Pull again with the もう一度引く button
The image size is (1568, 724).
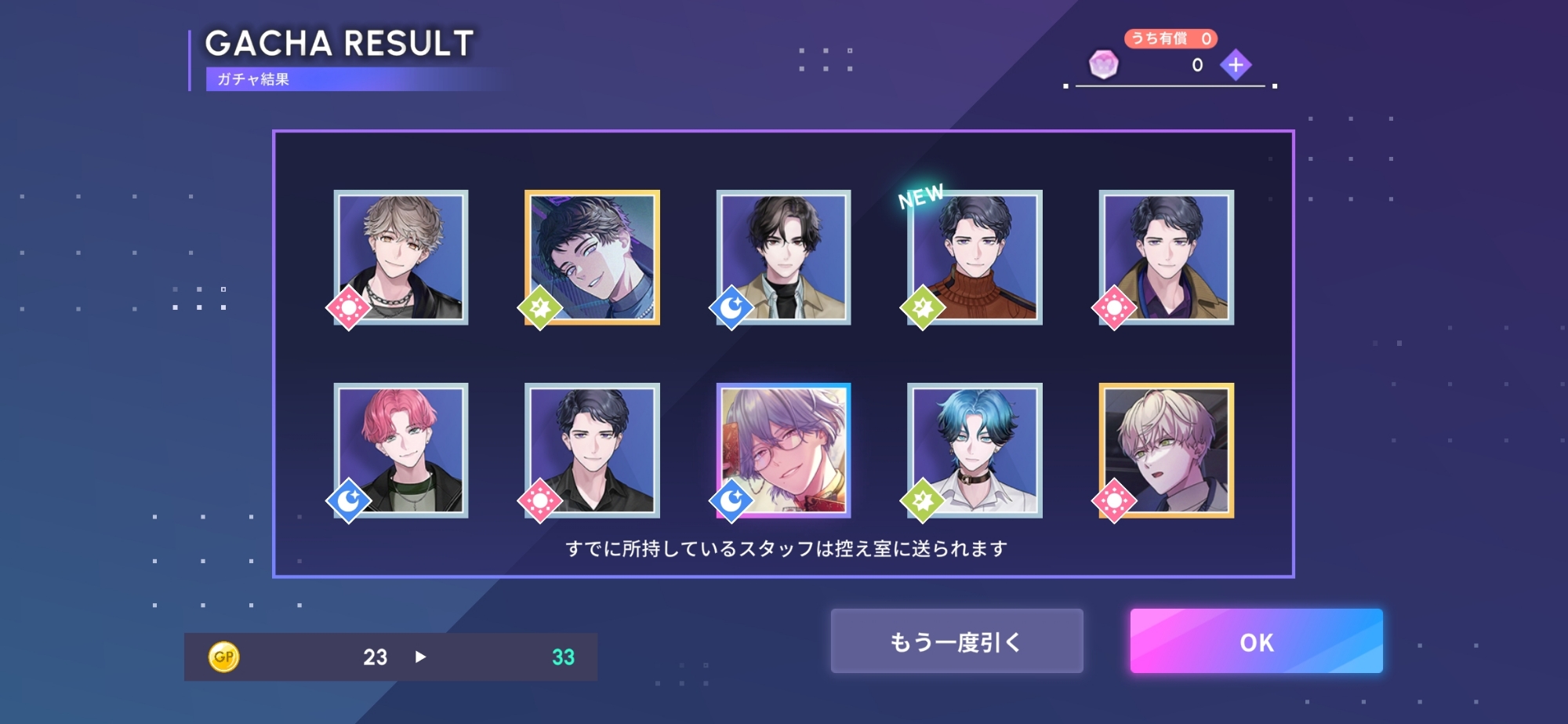click(x=956, y=641)
